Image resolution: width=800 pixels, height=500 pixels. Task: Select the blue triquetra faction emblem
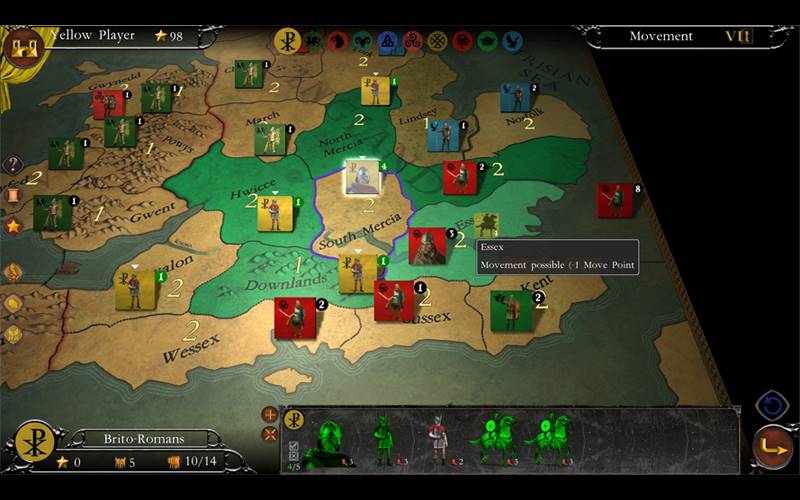tap(387, 41)
